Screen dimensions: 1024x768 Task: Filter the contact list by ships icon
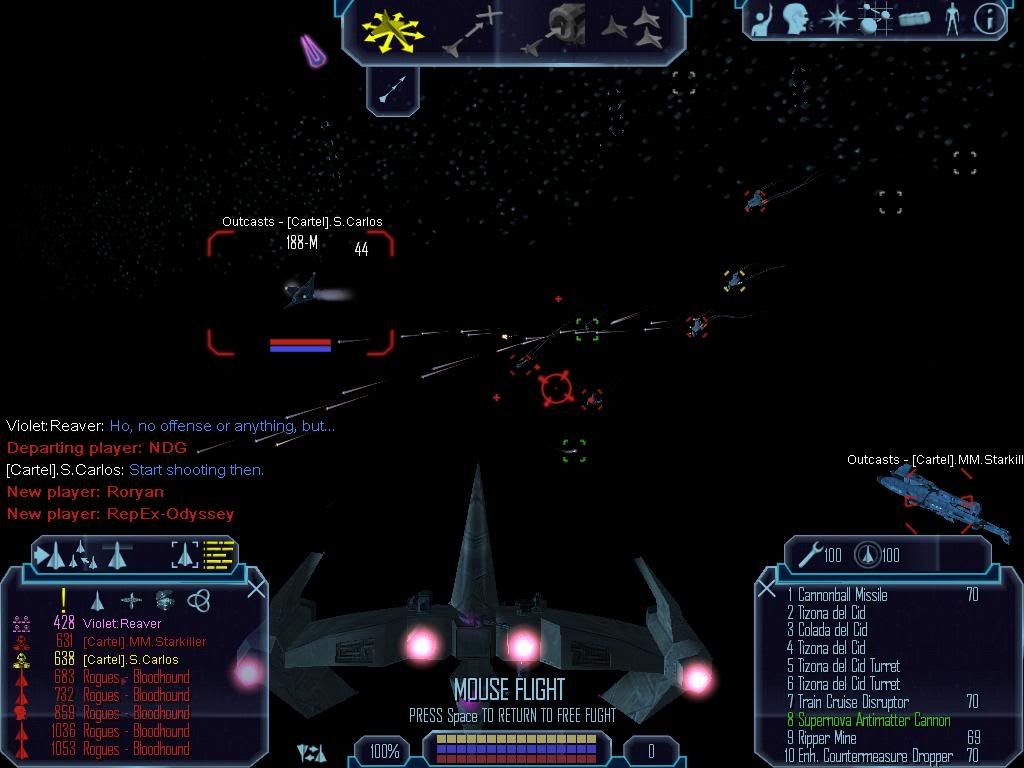98,600
